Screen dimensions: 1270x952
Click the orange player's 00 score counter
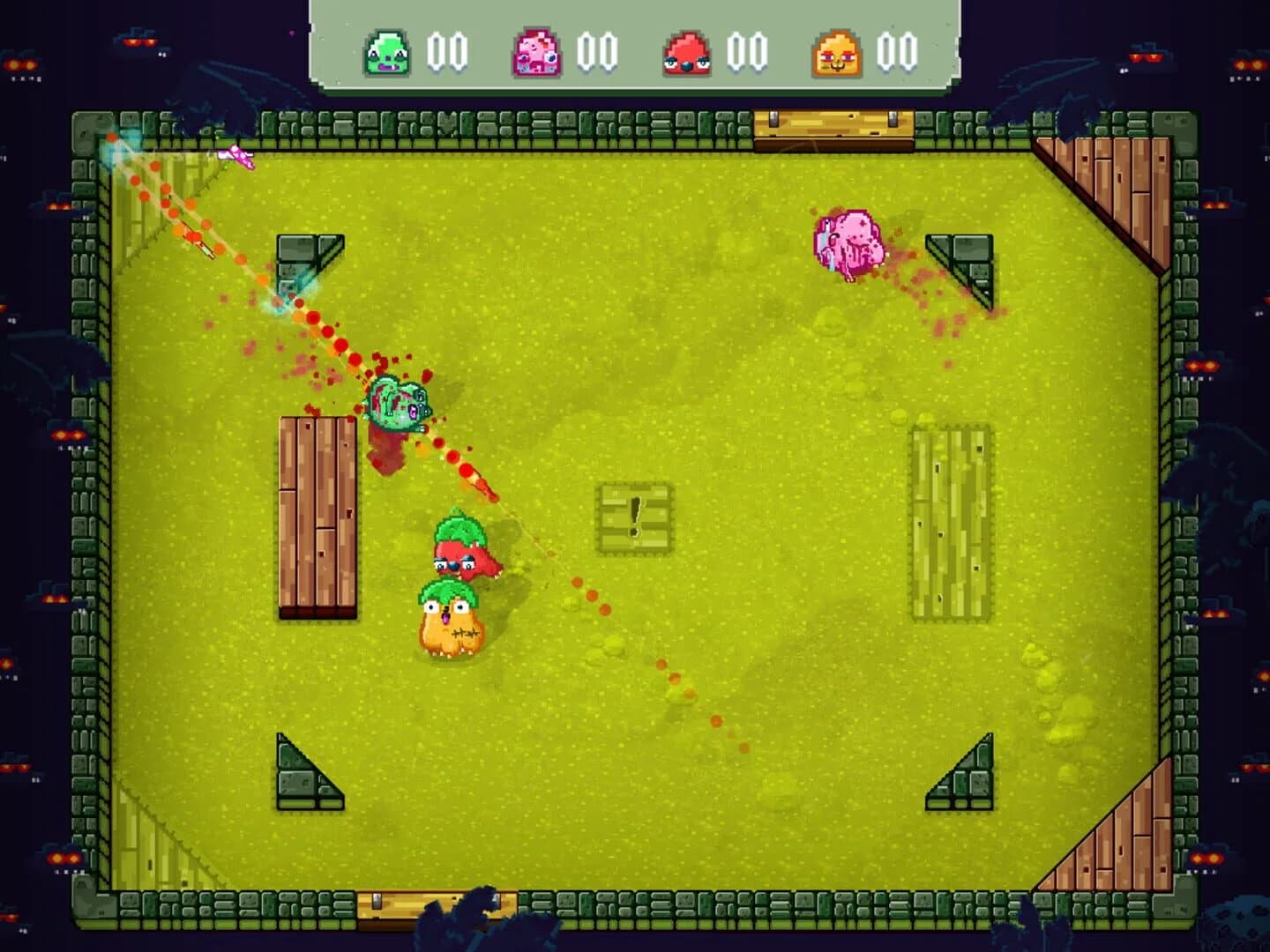[x=897, y=53]
